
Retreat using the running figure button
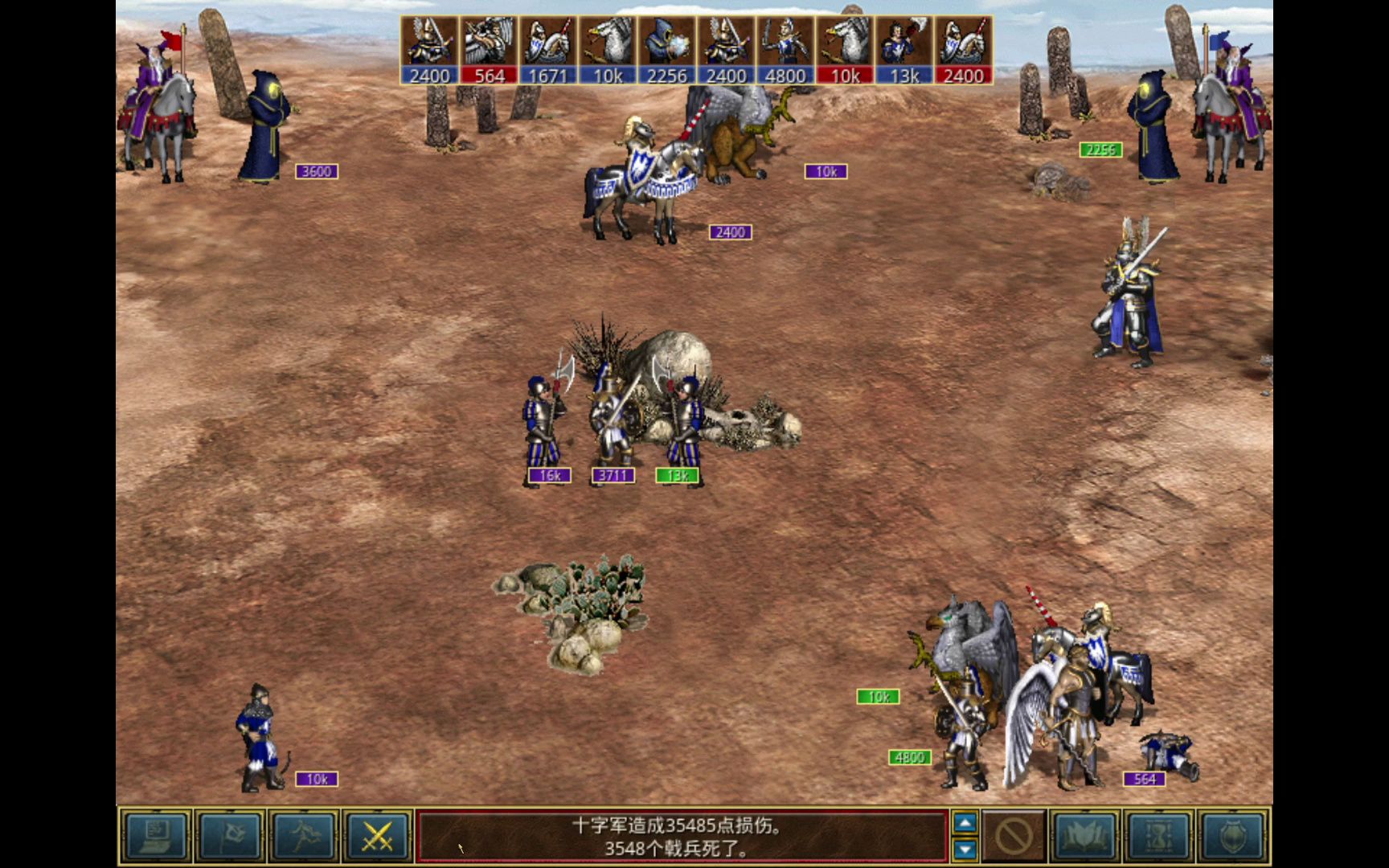coord(303,837)
